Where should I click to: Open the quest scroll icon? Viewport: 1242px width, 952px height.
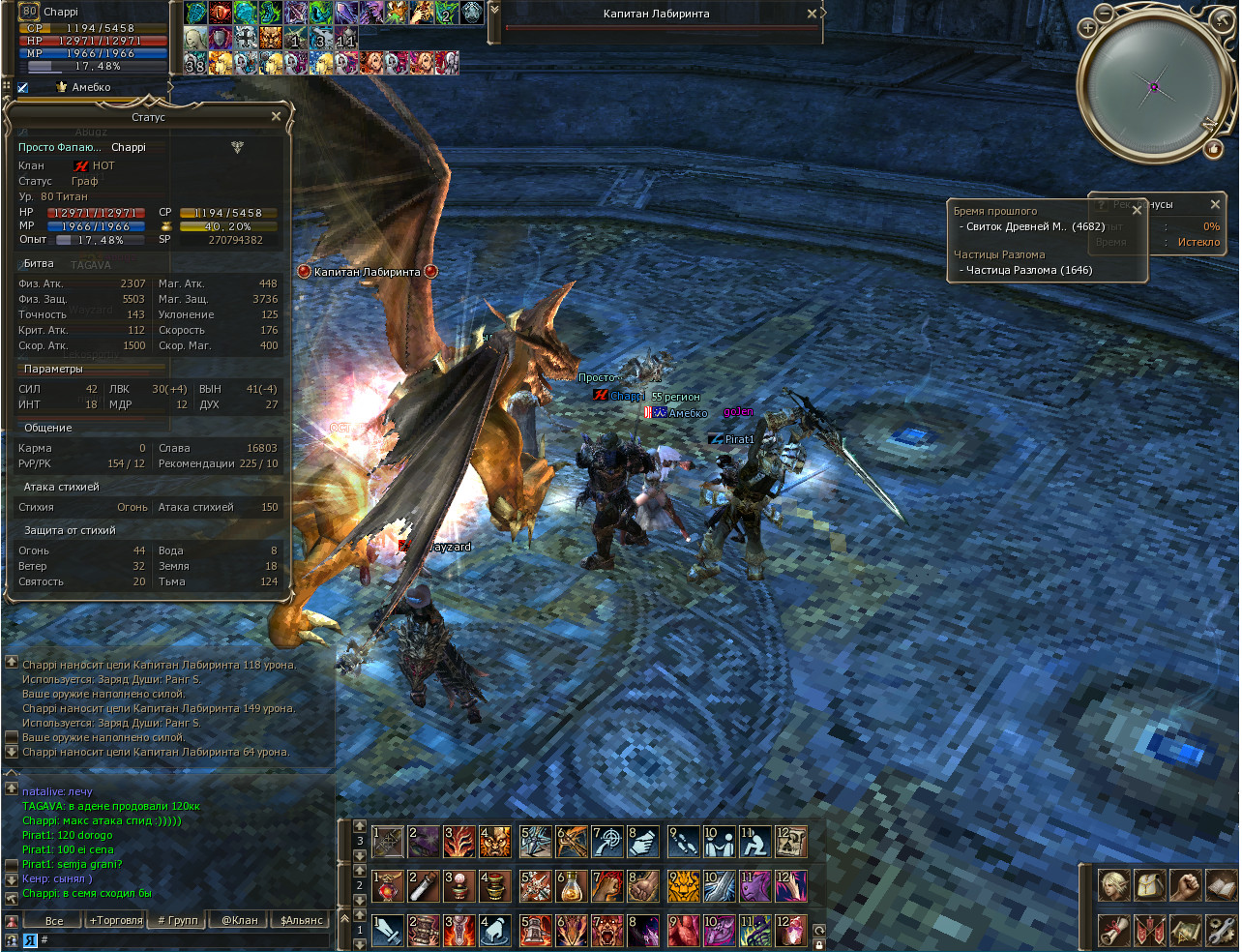tap(1114, 930)
